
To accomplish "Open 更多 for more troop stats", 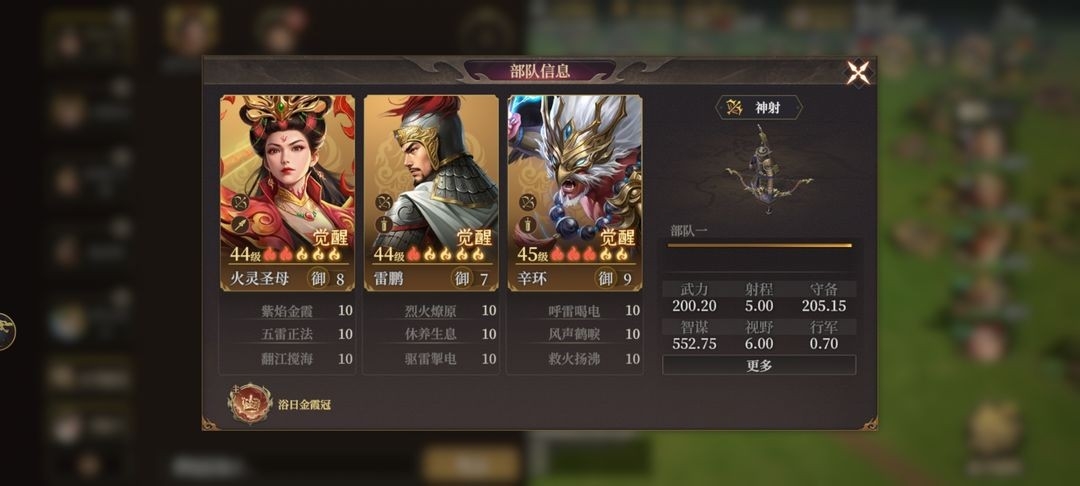I will click(759, 365).
